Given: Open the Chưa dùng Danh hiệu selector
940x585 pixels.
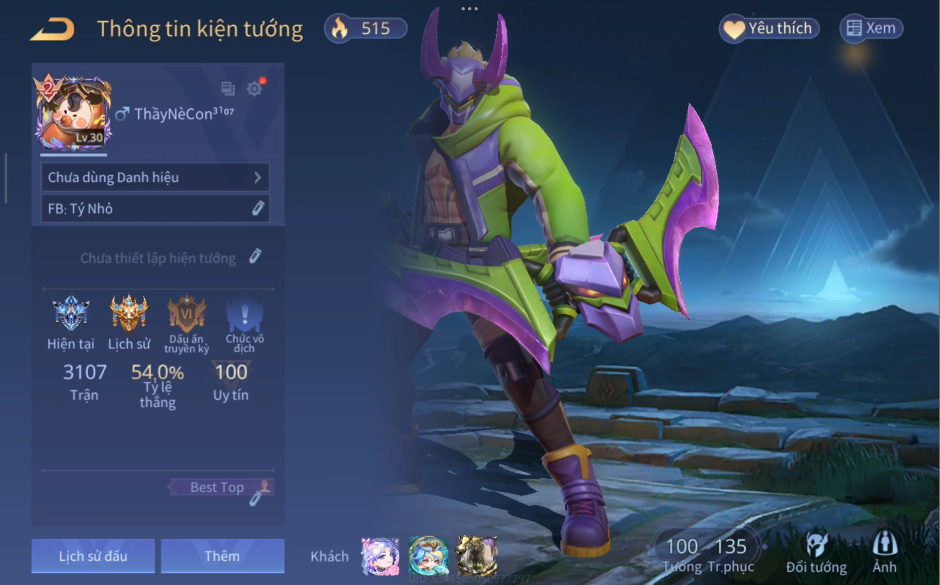Looking at the screenshot, I should point(155,177).
